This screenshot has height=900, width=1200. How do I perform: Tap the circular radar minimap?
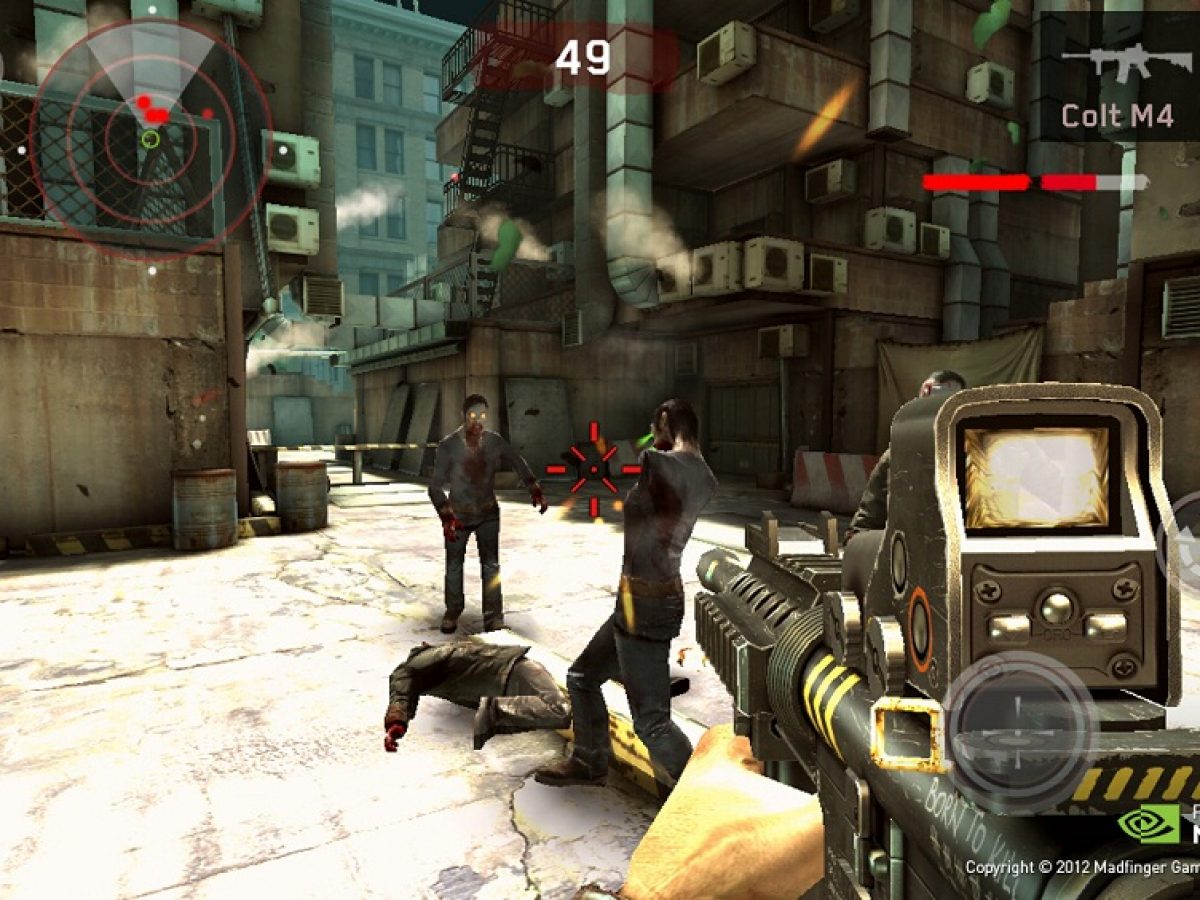150,138
